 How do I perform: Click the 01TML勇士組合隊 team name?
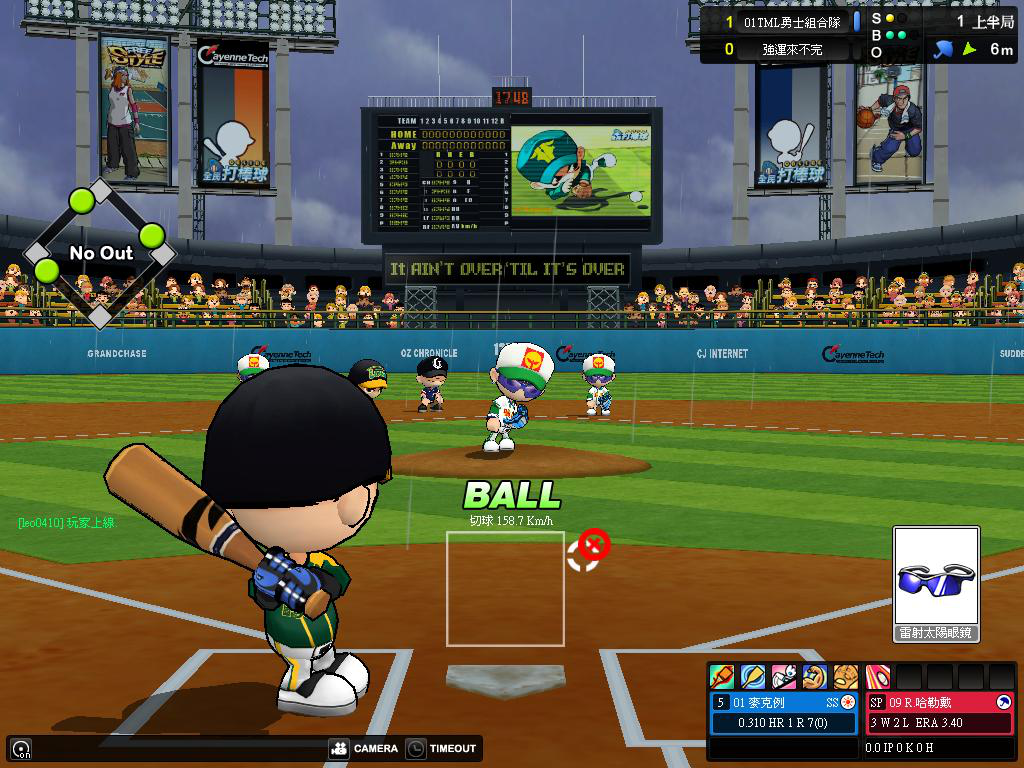789,21
